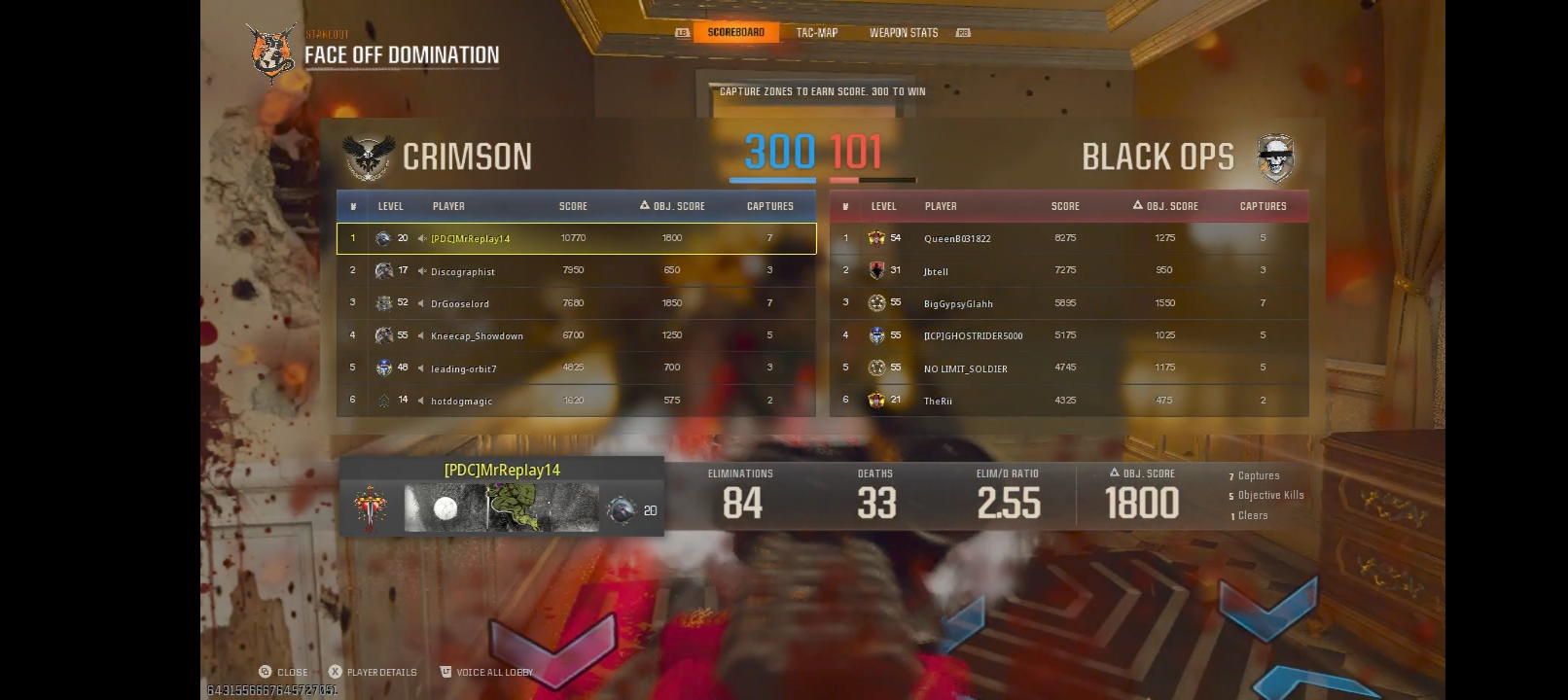Click the Crimson team eagle emblem
The image size is (1568, 700).
pos(370,157)
